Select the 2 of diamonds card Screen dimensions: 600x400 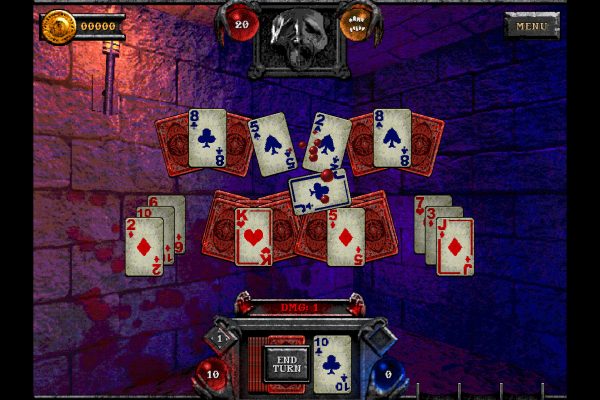[143, 246]
